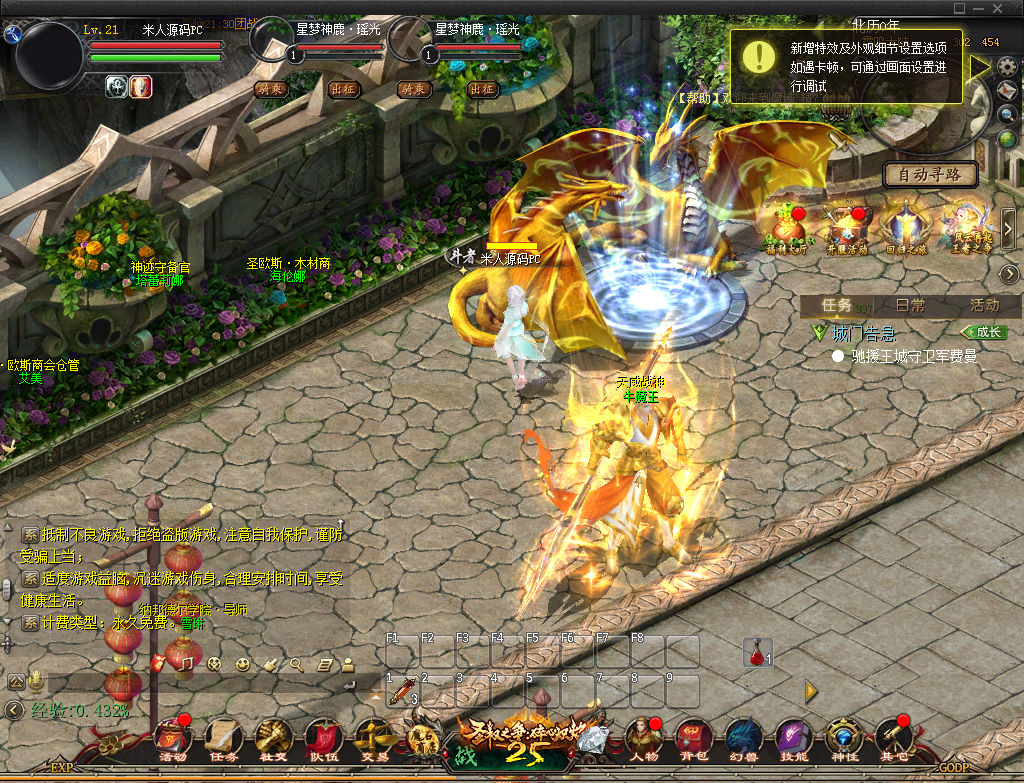
Task: Select the 城门告急 quest entry
Action: (x=866, y=333)
